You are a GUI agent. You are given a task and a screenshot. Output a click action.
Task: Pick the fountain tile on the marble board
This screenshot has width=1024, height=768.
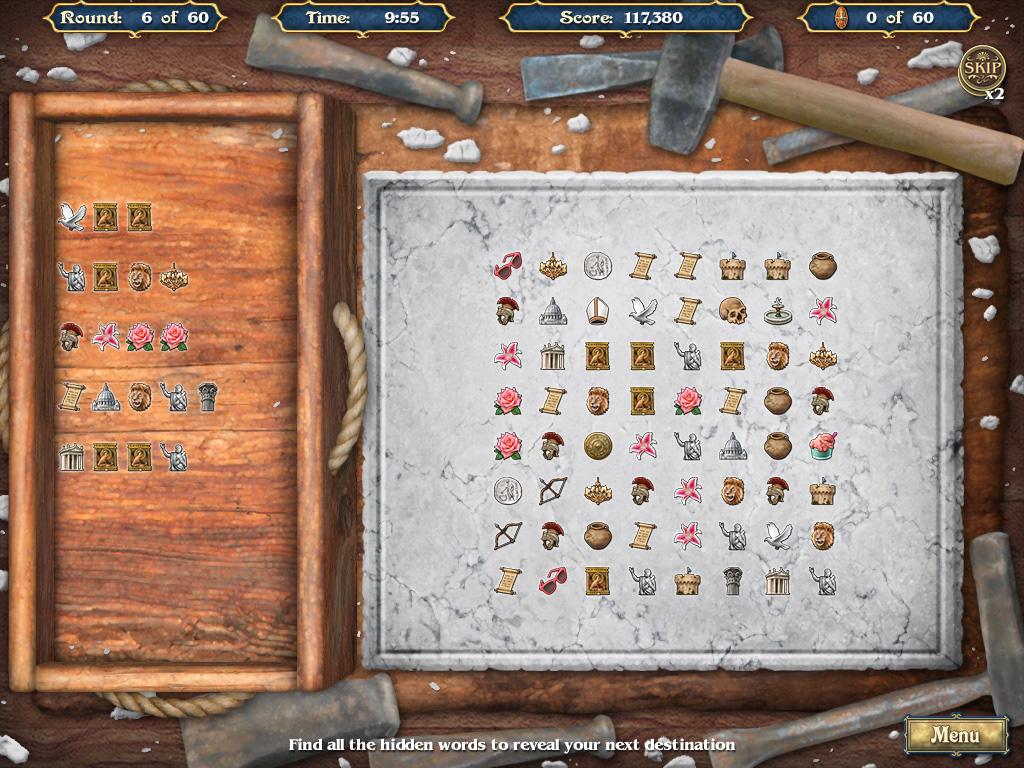coord(778,311)
